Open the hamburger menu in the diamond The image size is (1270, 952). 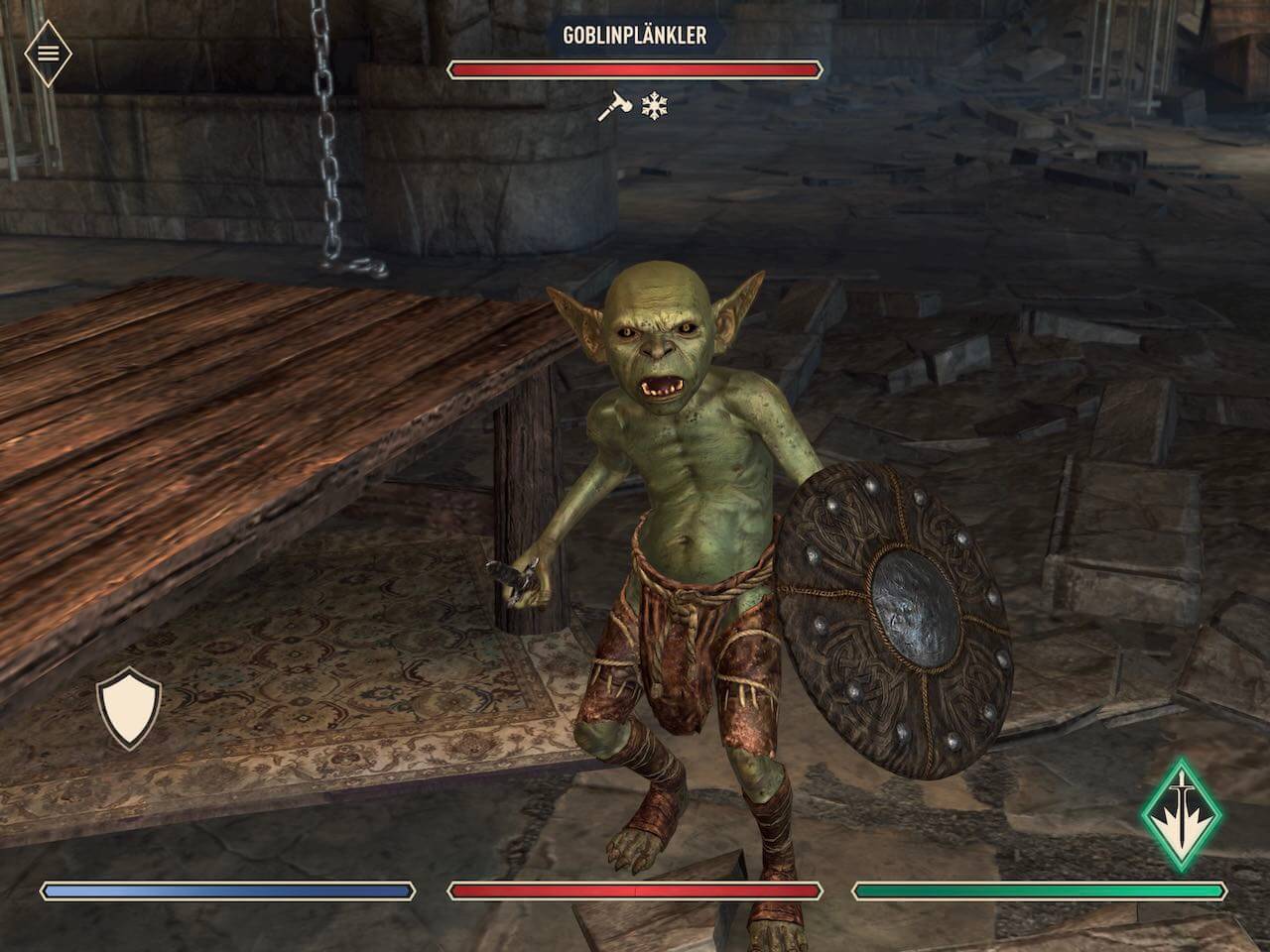pyautogui.click(x=48, y=52)
